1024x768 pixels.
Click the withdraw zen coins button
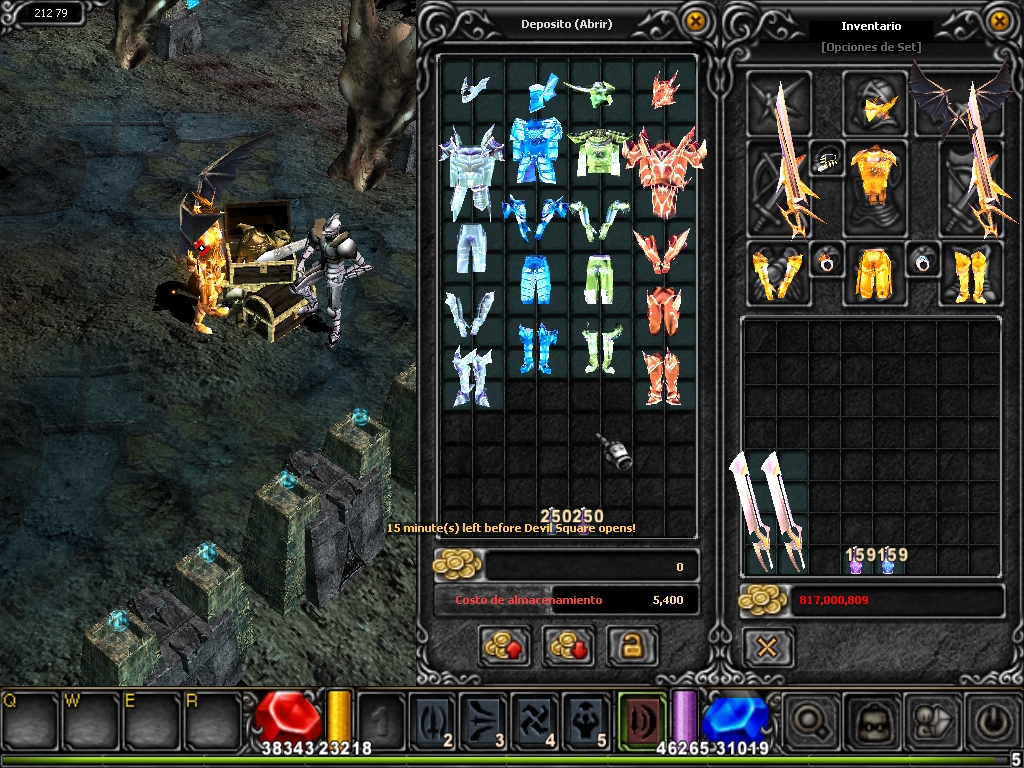click(x=568, y=647)
